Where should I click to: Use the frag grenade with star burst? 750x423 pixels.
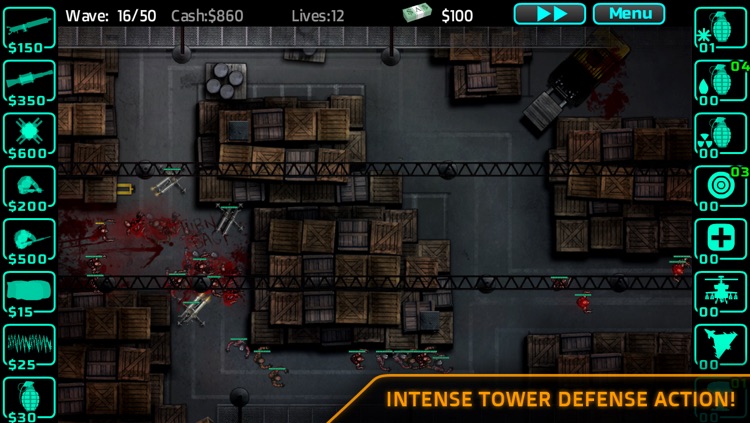point(720,29)
